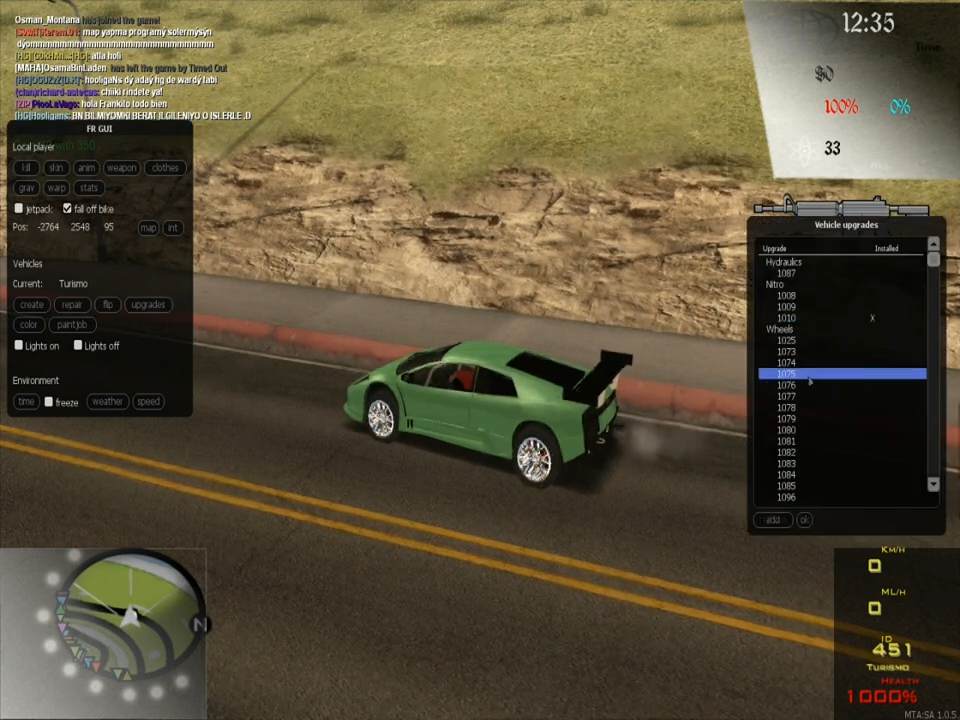Select nitro upgrade 1010 row
960x720 pixels.
787,318
